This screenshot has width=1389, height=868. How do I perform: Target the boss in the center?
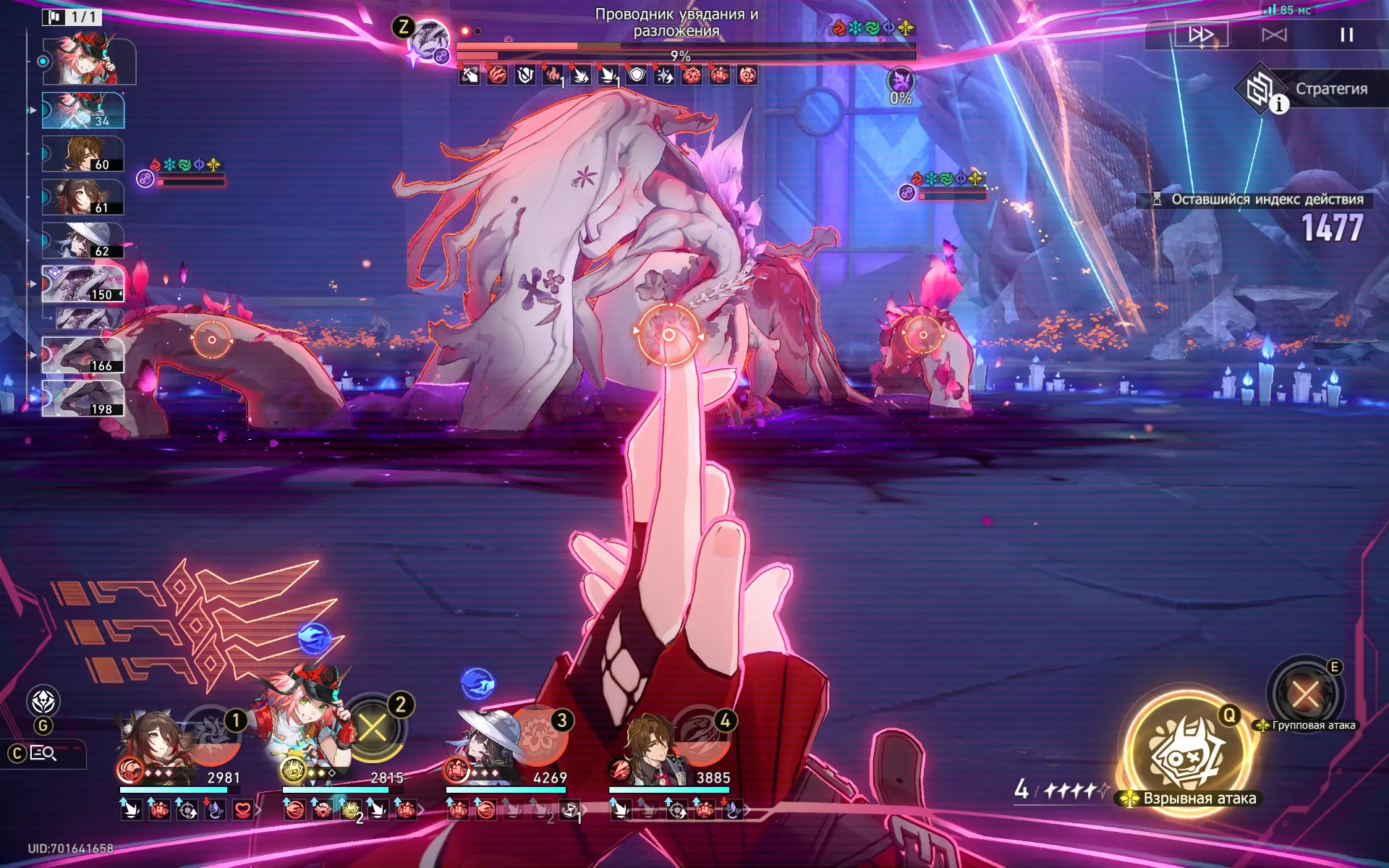tap(668, 334)
